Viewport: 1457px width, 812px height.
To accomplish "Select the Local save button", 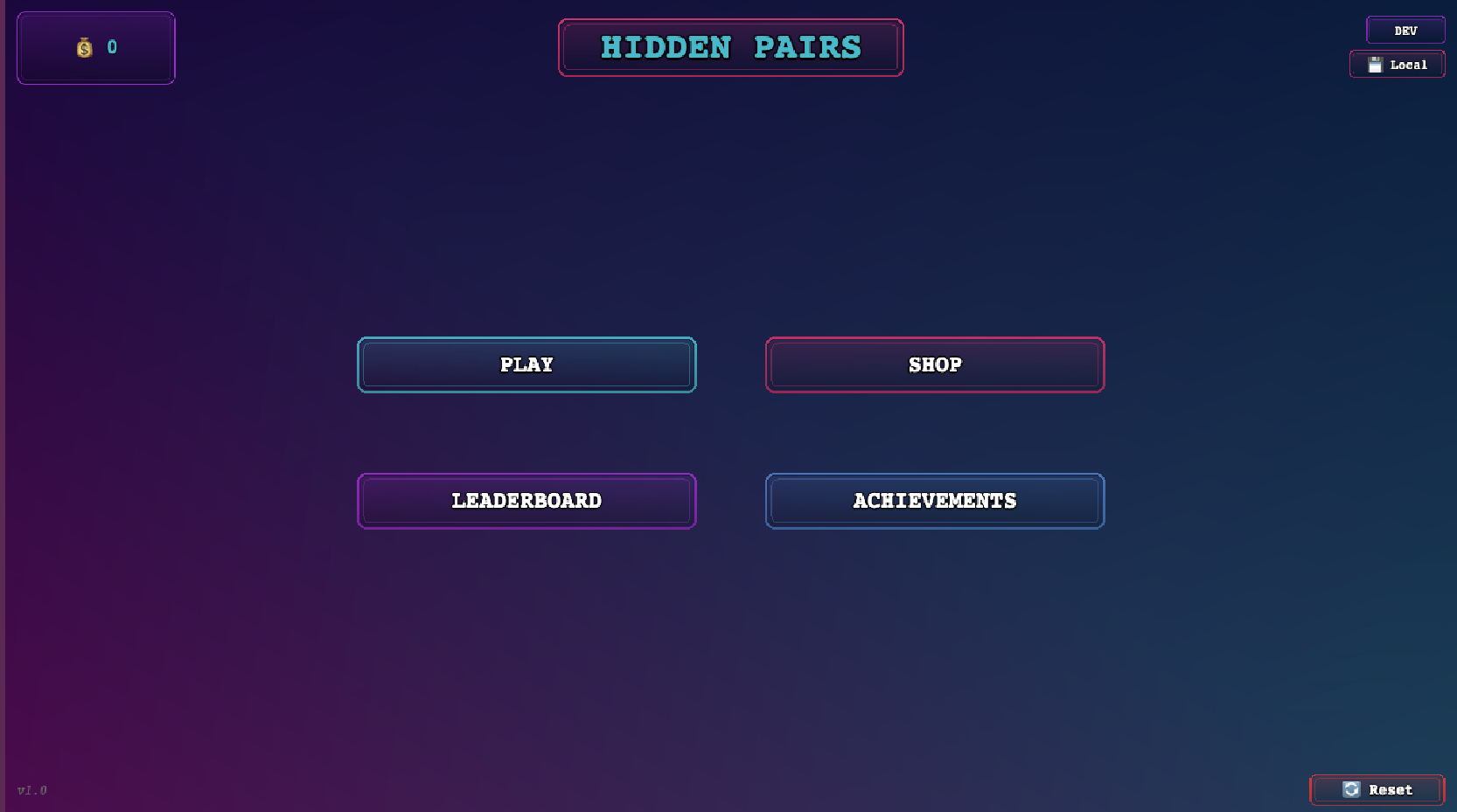I will click(x=1398, y=65).
